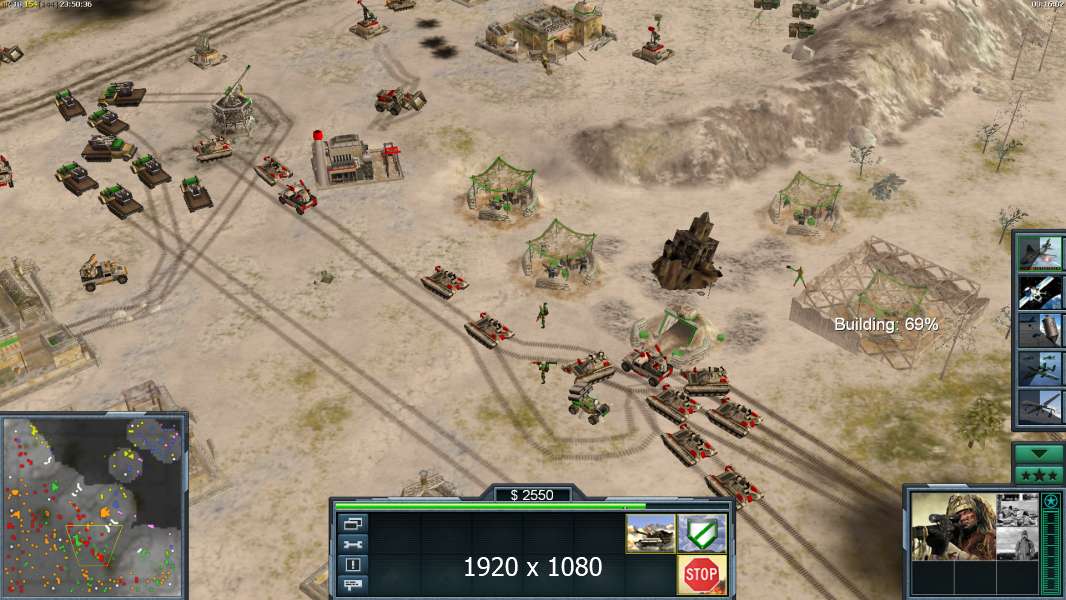Activate the green shield guard command

click(702, 533)
